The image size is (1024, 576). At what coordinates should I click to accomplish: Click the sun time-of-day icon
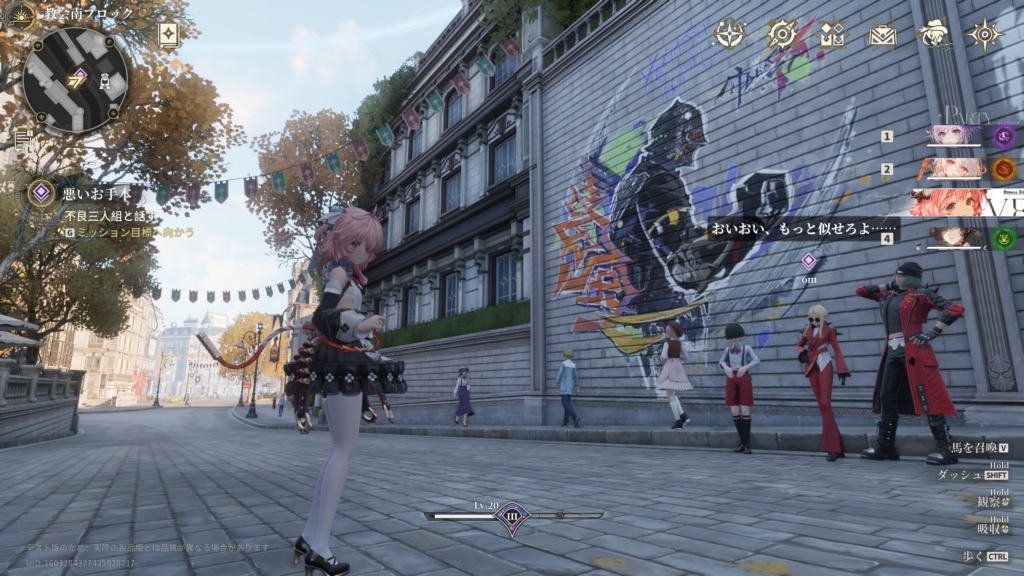(20, 16)
